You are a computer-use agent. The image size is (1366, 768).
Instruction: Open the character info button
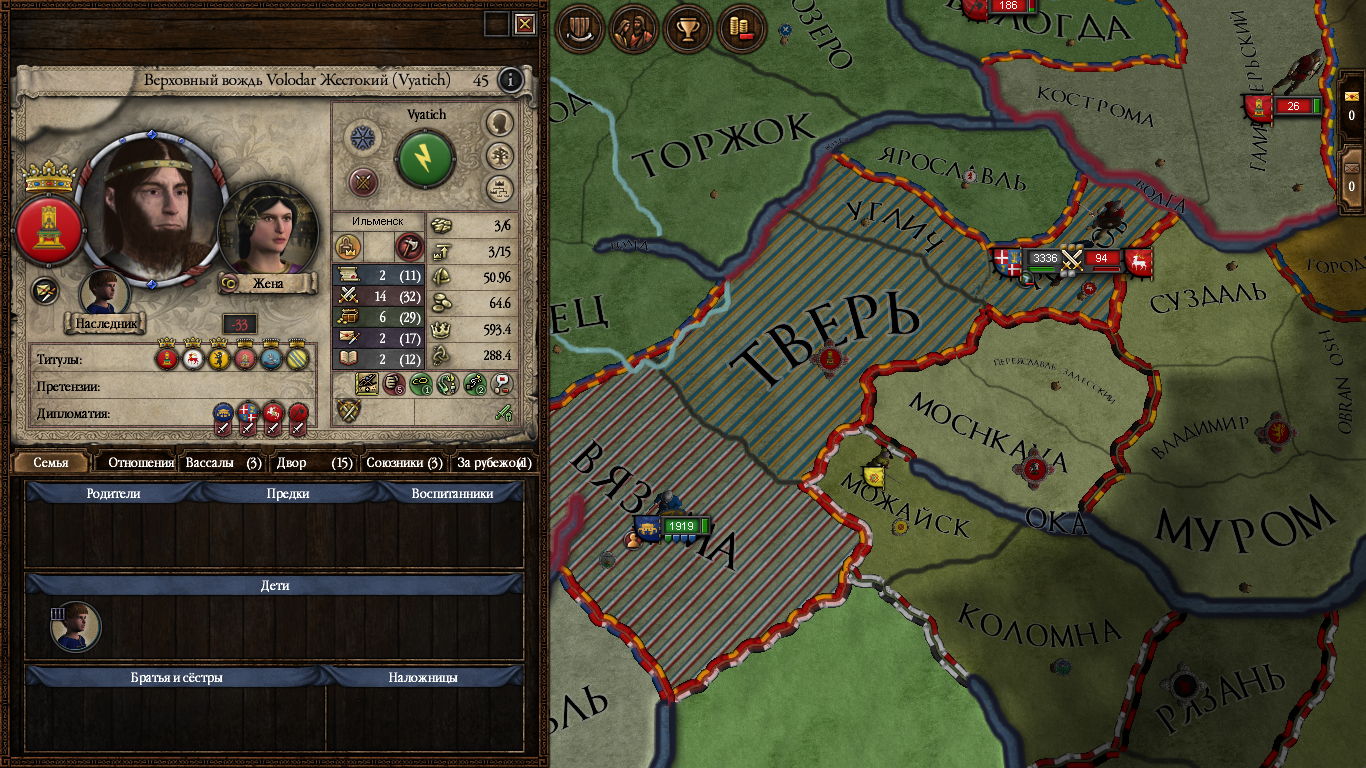tap(511, 80)
